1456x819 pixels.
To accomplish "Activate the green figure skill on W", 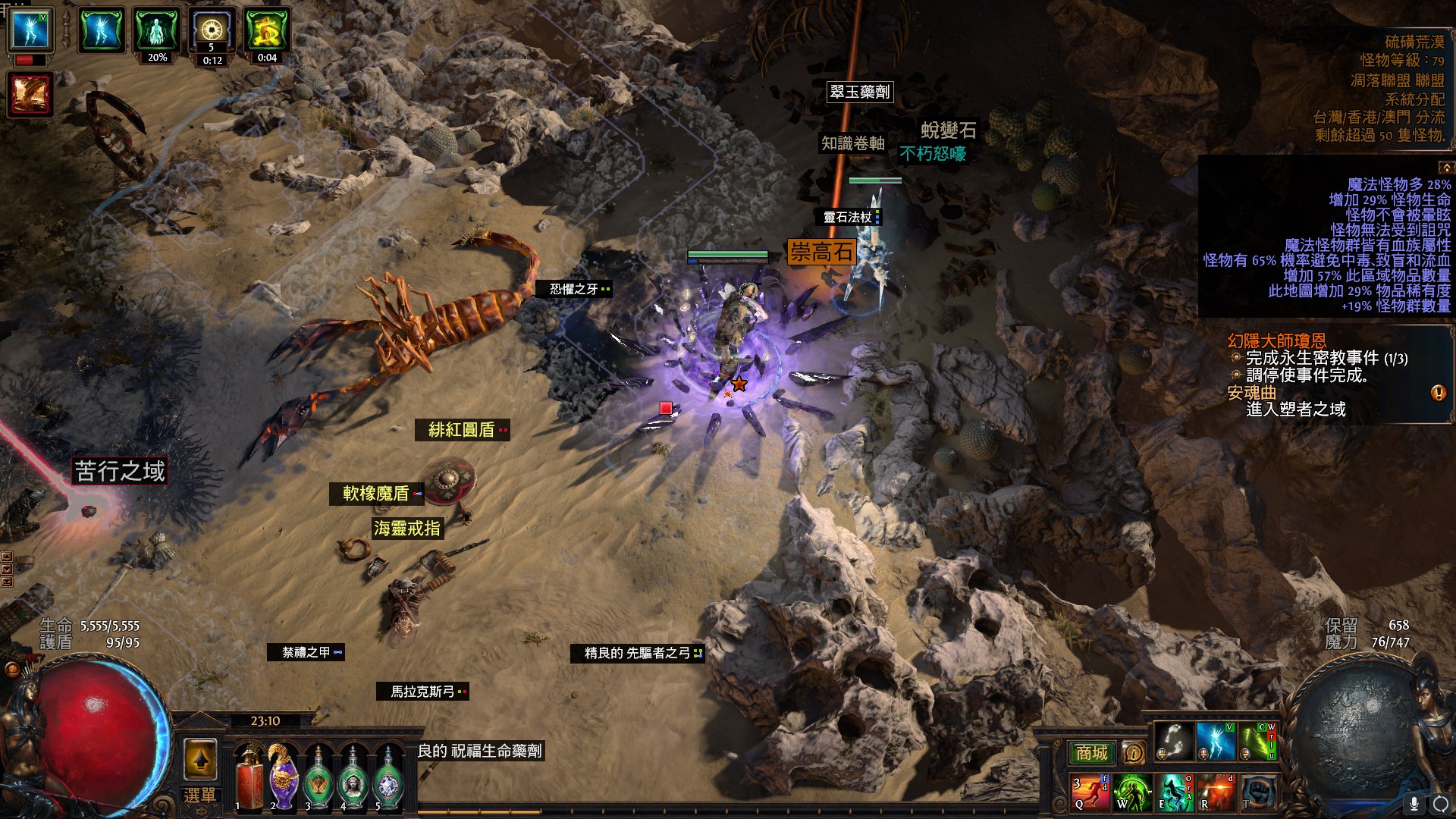I will (x=1132, y=792).
